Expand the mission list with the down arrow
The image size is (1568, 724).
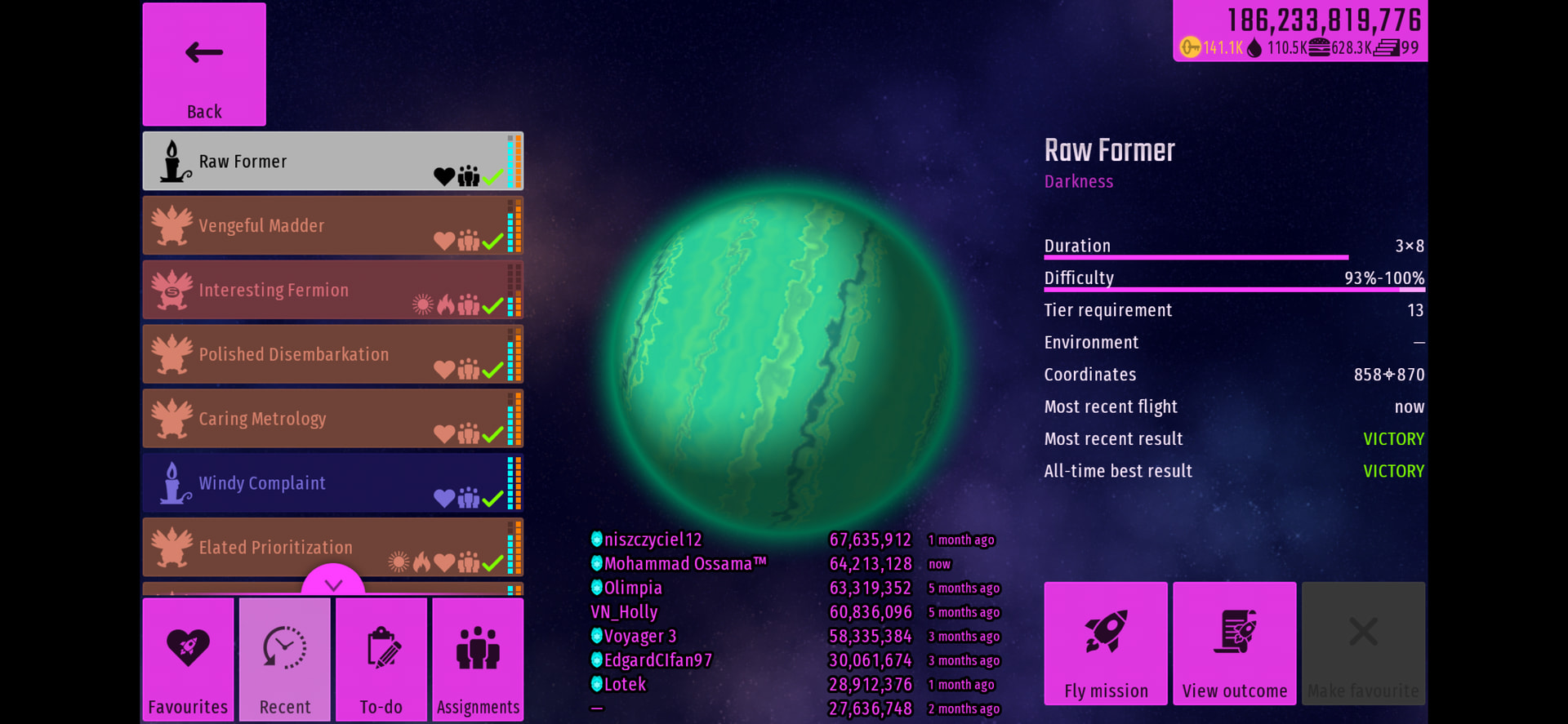(333, 583)
